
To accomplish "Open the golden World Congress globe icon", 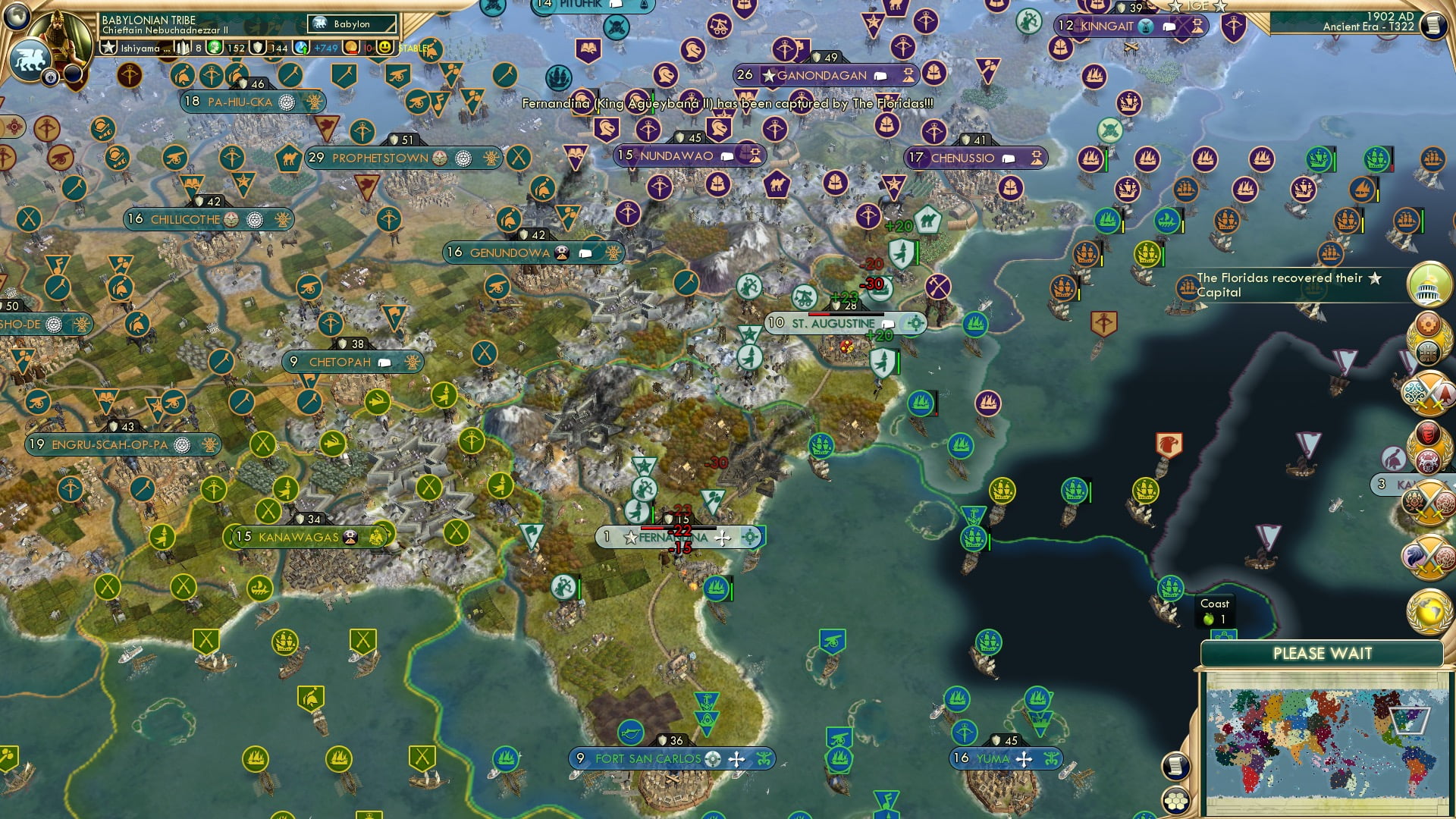I will click(x=1427, y=611).
